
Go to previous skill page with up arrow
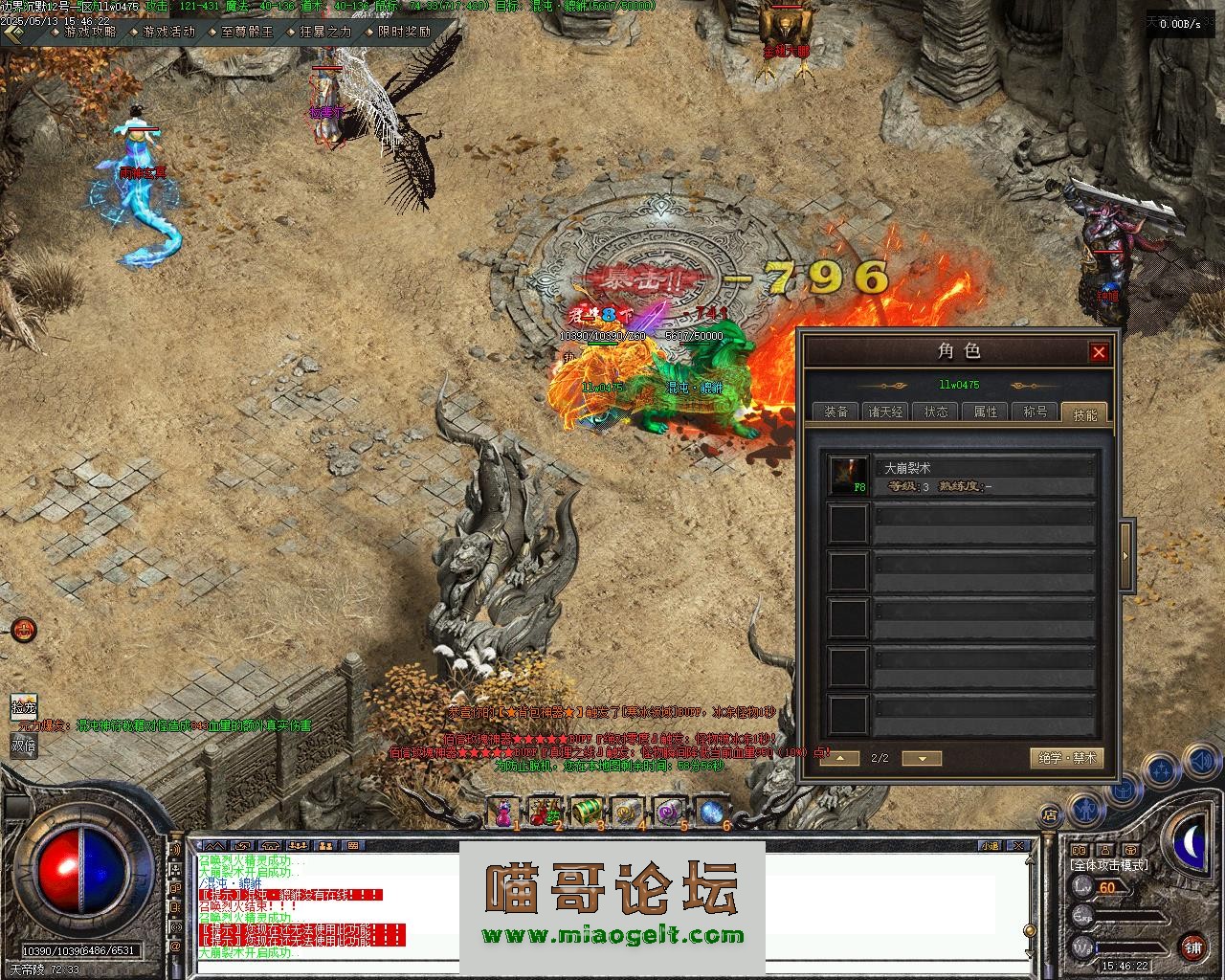click(839, 758)
